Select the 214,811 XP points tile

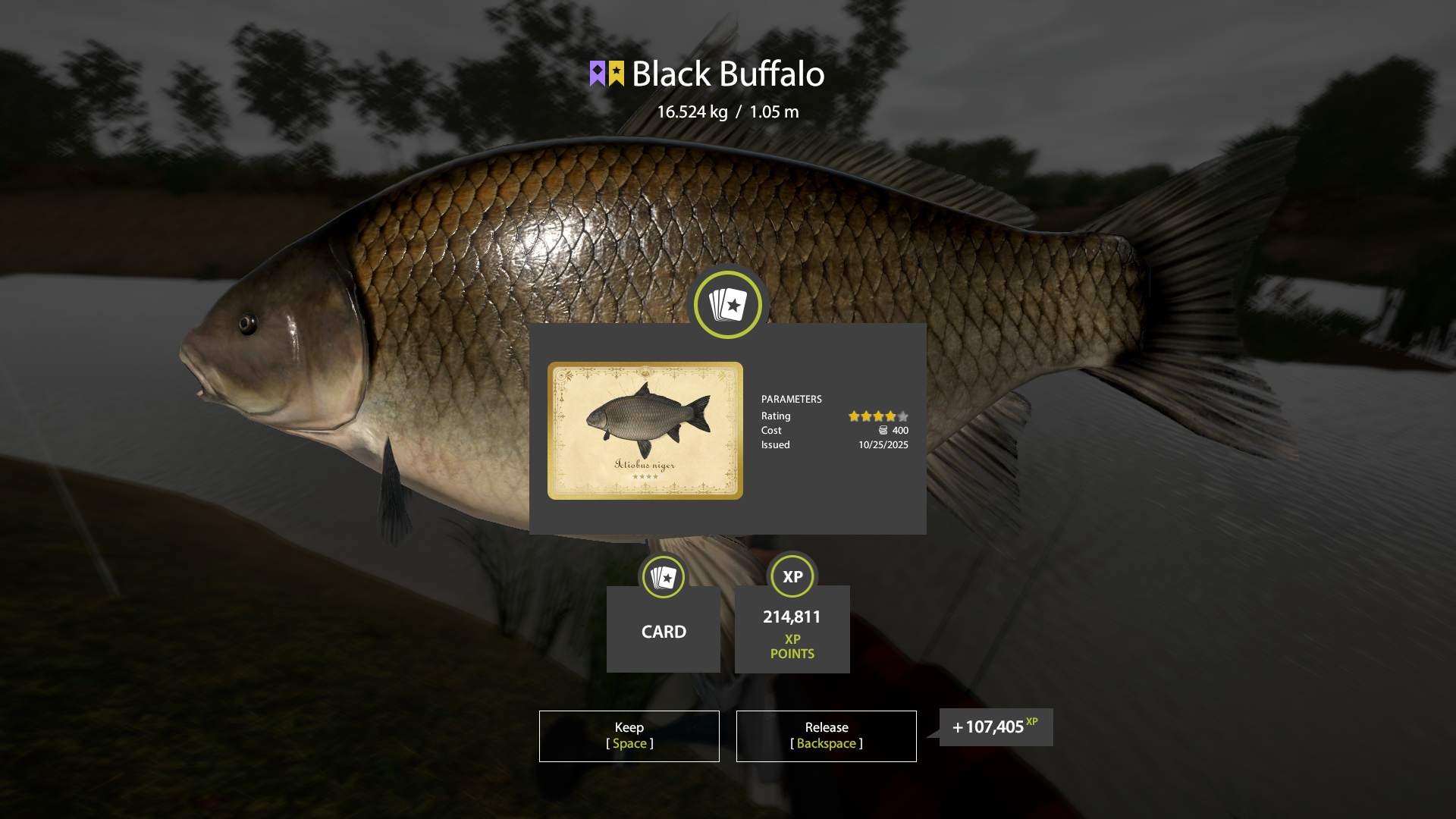tap(792, 629)
